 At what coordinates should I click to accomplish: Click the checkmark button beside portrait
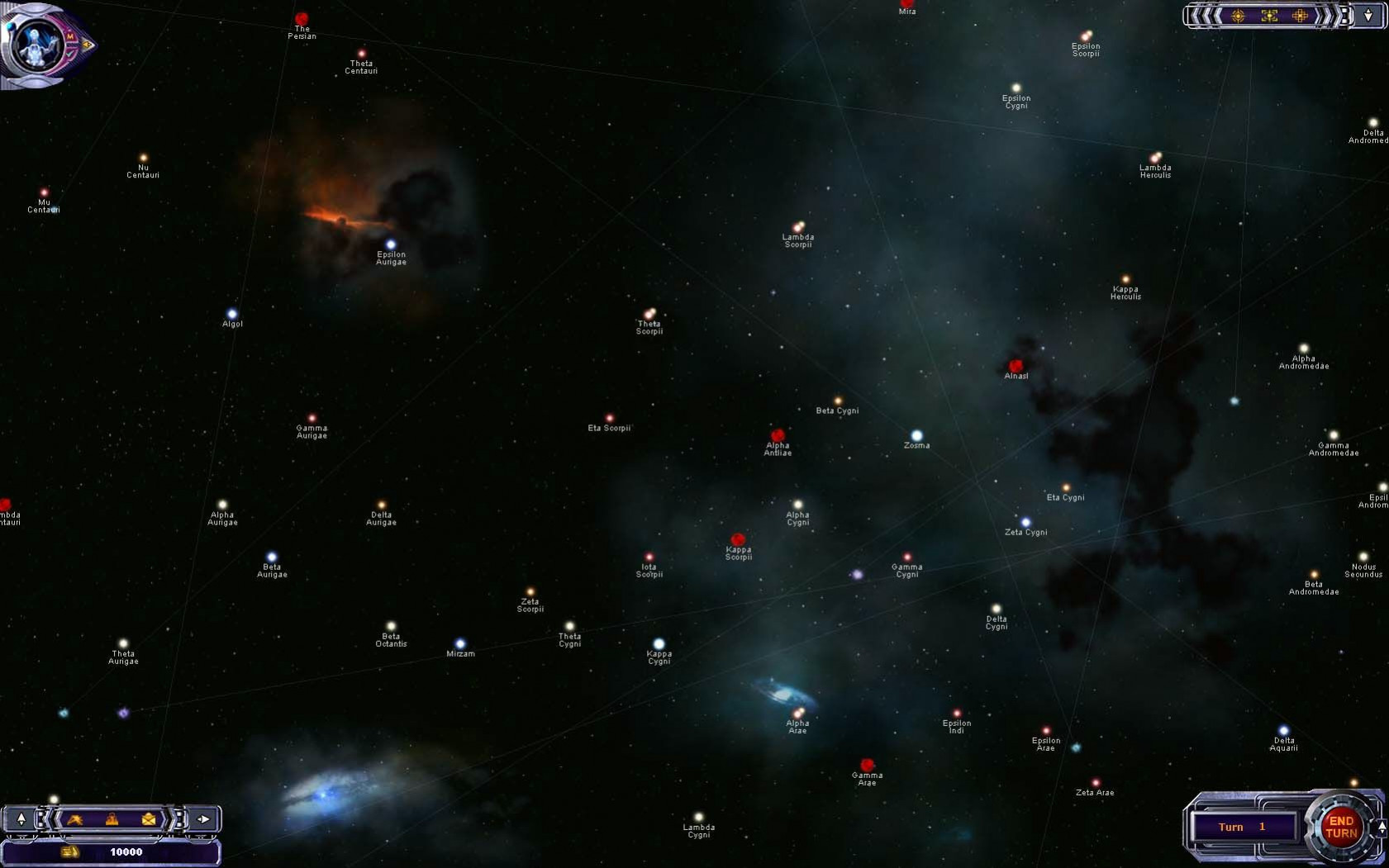[70, 54]
